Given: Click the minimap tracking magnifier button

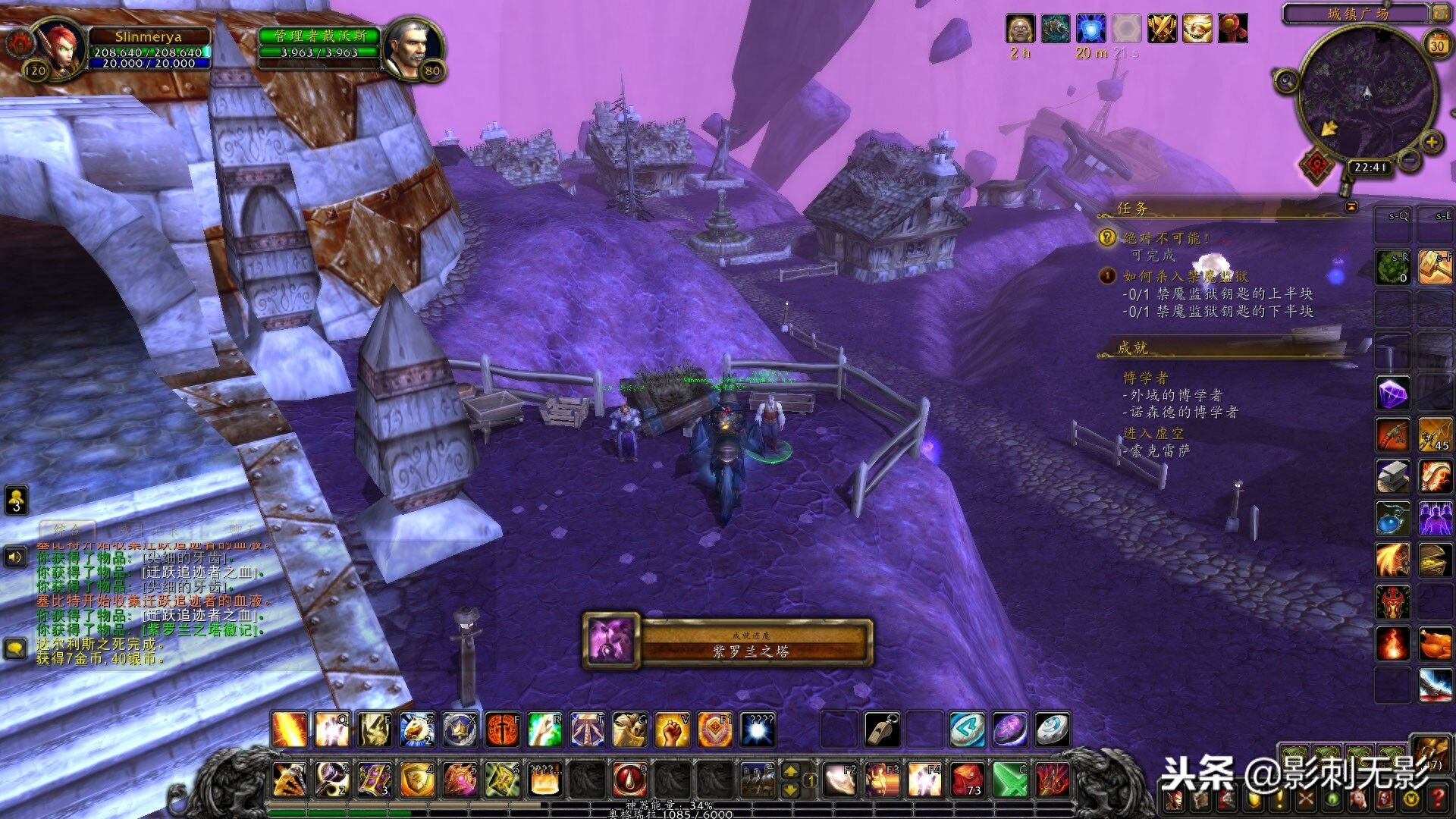Looking at the screenshot, I should tap(1286, 80).
